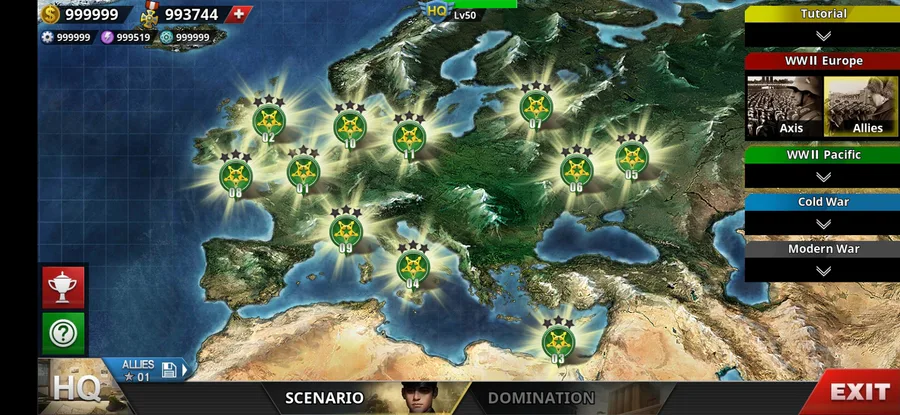Open the green question mark help

tap(63, 334)
